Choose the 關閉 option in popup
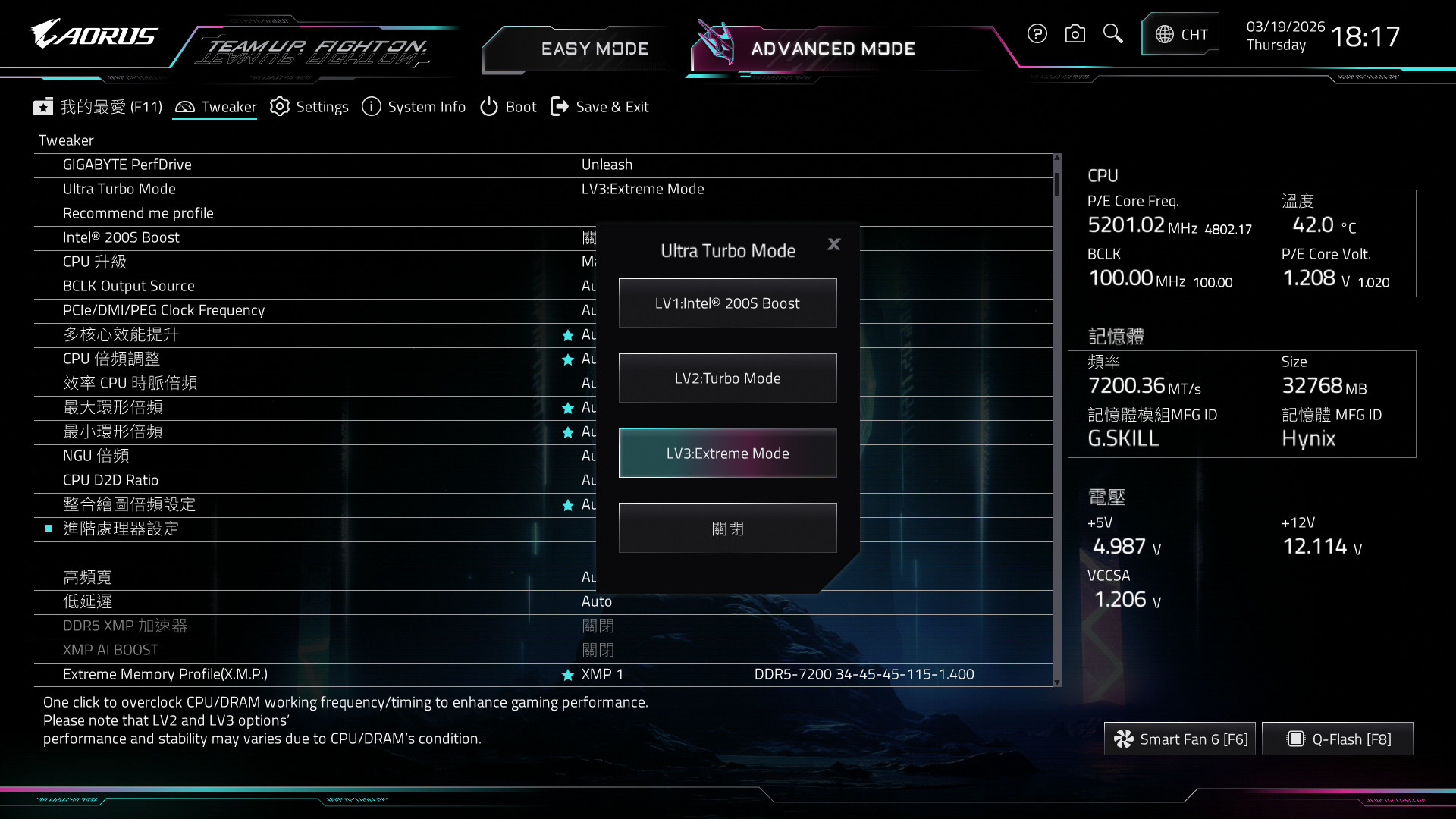1456x819 pixels. pos(727,529)
